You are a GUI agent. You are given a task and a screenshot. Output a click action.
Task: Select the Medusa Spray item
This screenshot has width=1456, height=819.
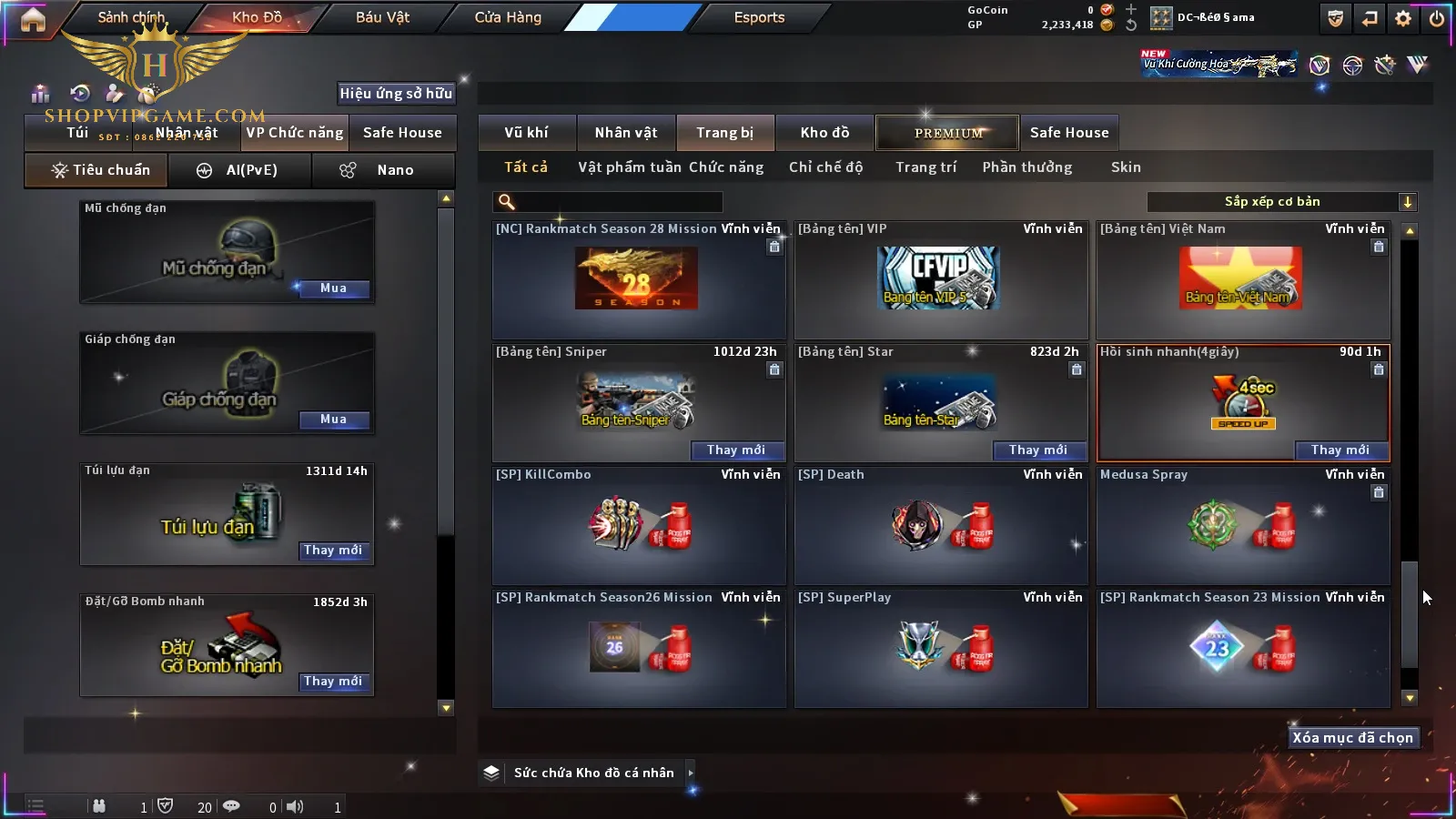(x=1242, y=525)
